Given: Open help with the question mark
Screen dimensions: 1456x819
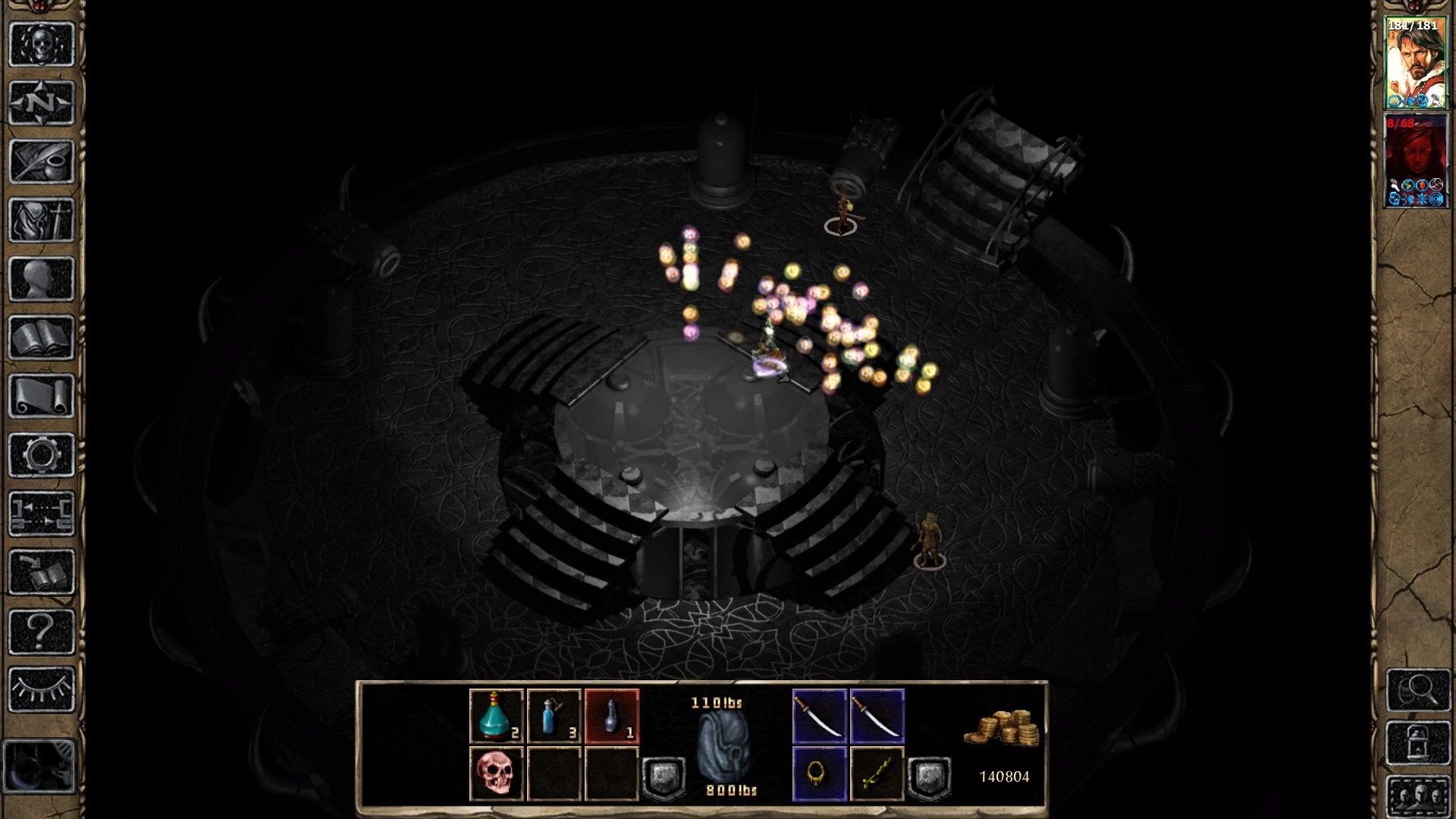Looking at the screenshot, I should (42, 631).
